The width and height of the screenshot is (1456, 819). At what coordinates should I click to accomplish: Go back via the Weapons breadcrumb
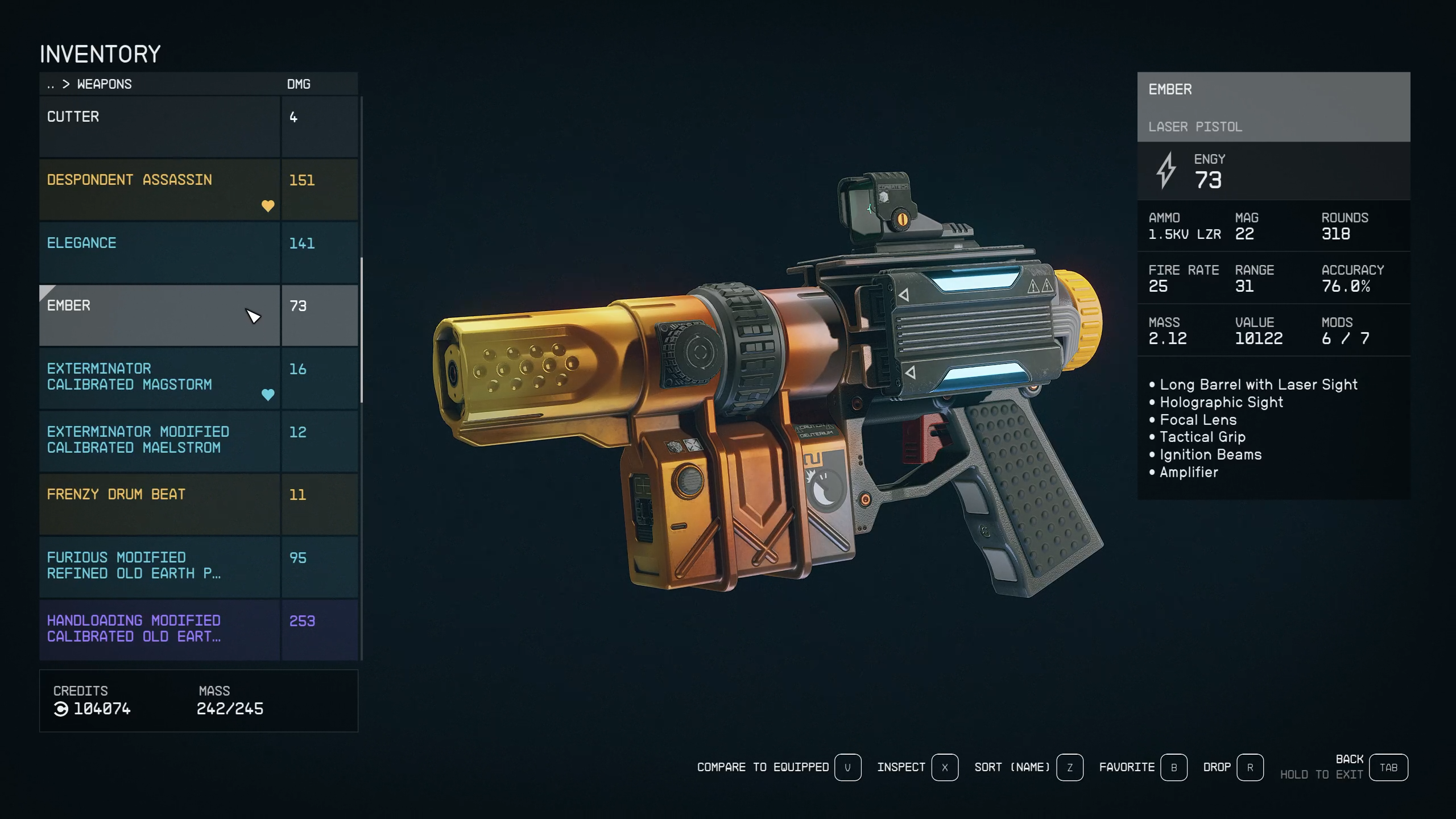coord(104,84)
